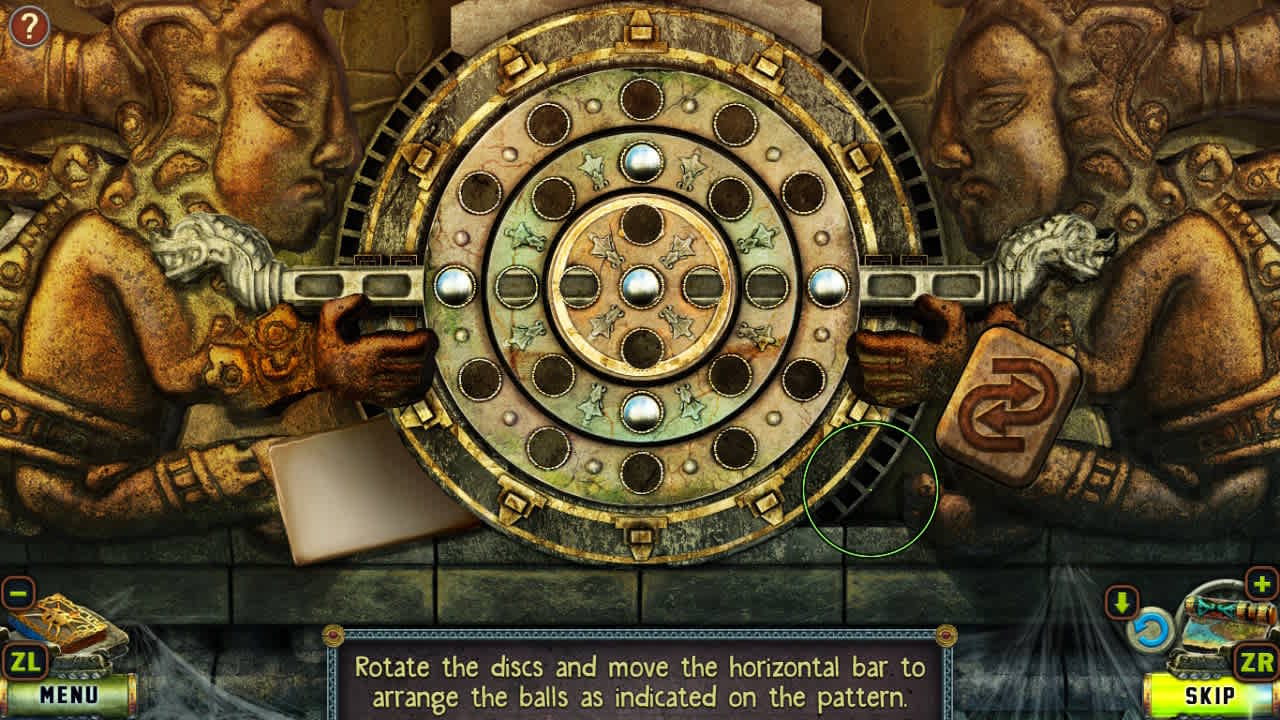
Task: Toggle the minus icon above the journal
Action: click(19, 593)
